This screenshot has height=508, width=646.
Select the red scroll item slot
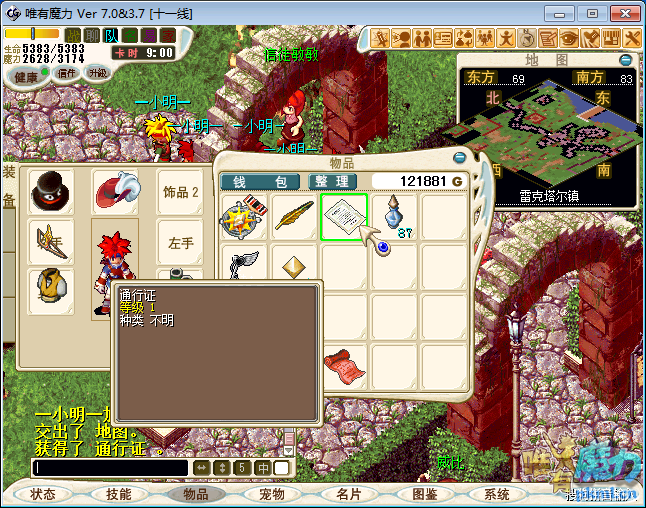coord(344,364)
